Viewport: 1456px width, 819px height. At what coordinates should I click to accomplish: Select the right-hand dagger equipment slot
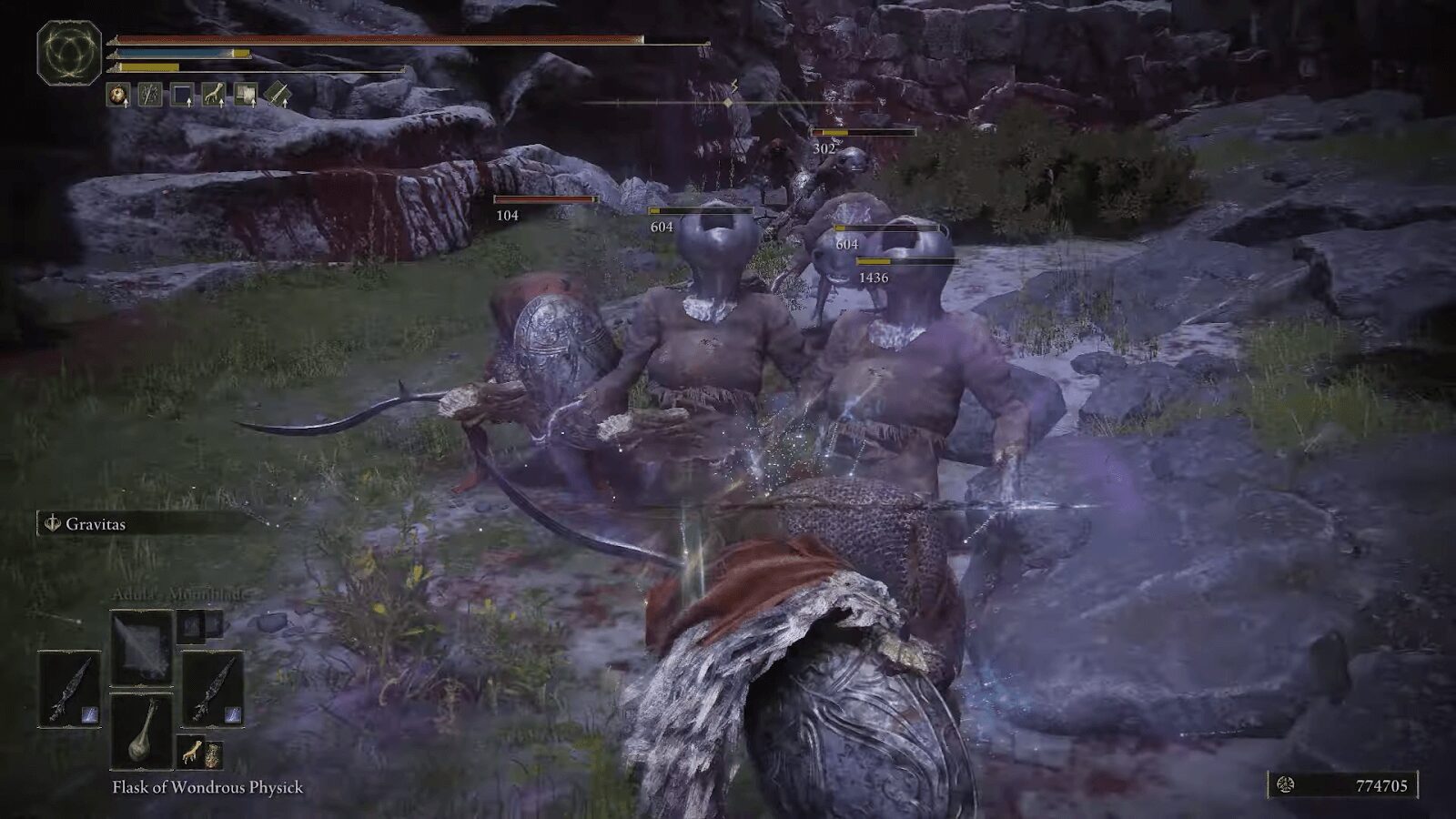click(213, 689)
